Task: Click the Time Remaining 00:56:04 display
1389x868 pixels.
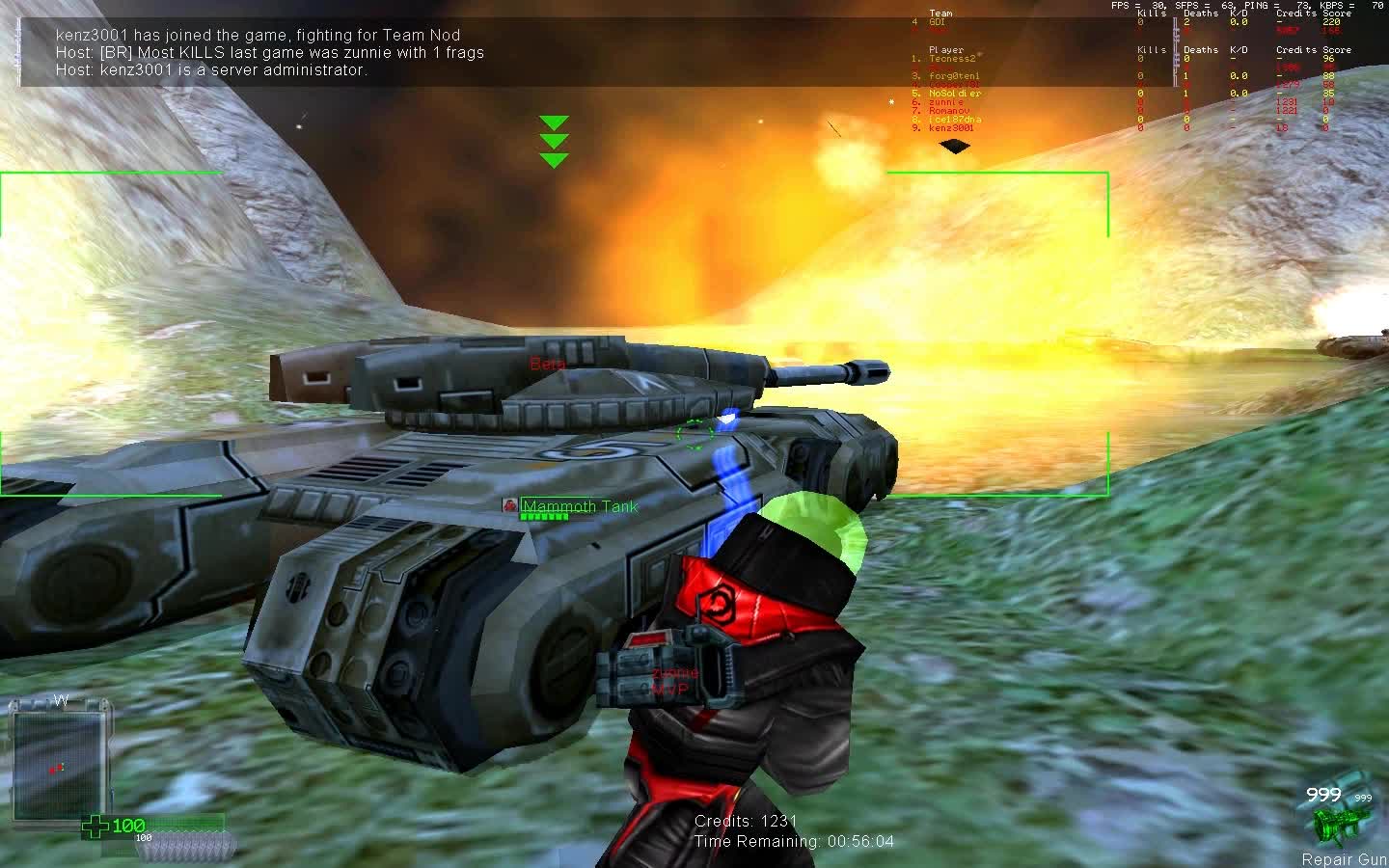Action: click(794, 841)
